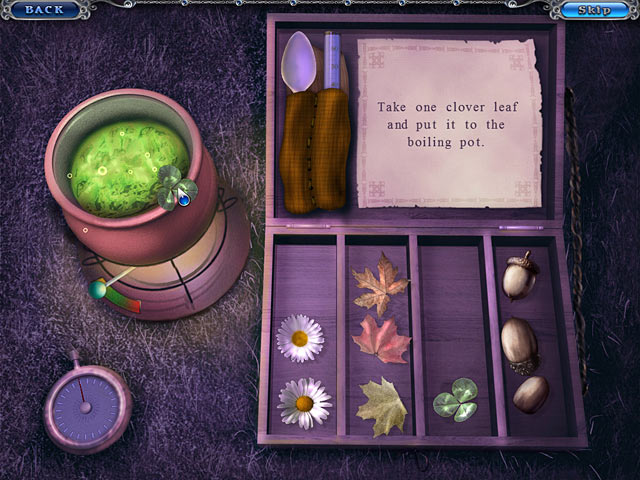The width and height of the screenshot is (640, 480).
Task: Choose the yellow-green maple leaf
Action: (x=382, y=406)
